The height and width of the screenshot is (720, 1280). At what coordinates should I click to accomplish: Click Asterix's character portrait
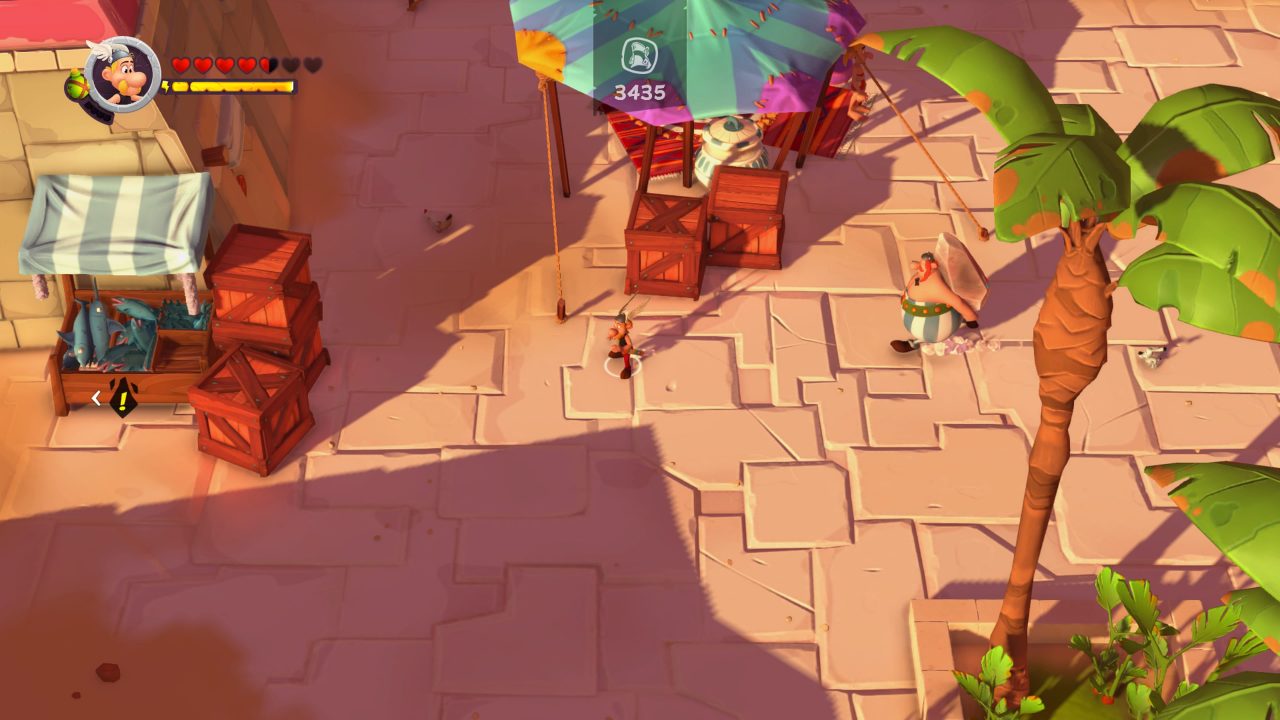(123, 75)
